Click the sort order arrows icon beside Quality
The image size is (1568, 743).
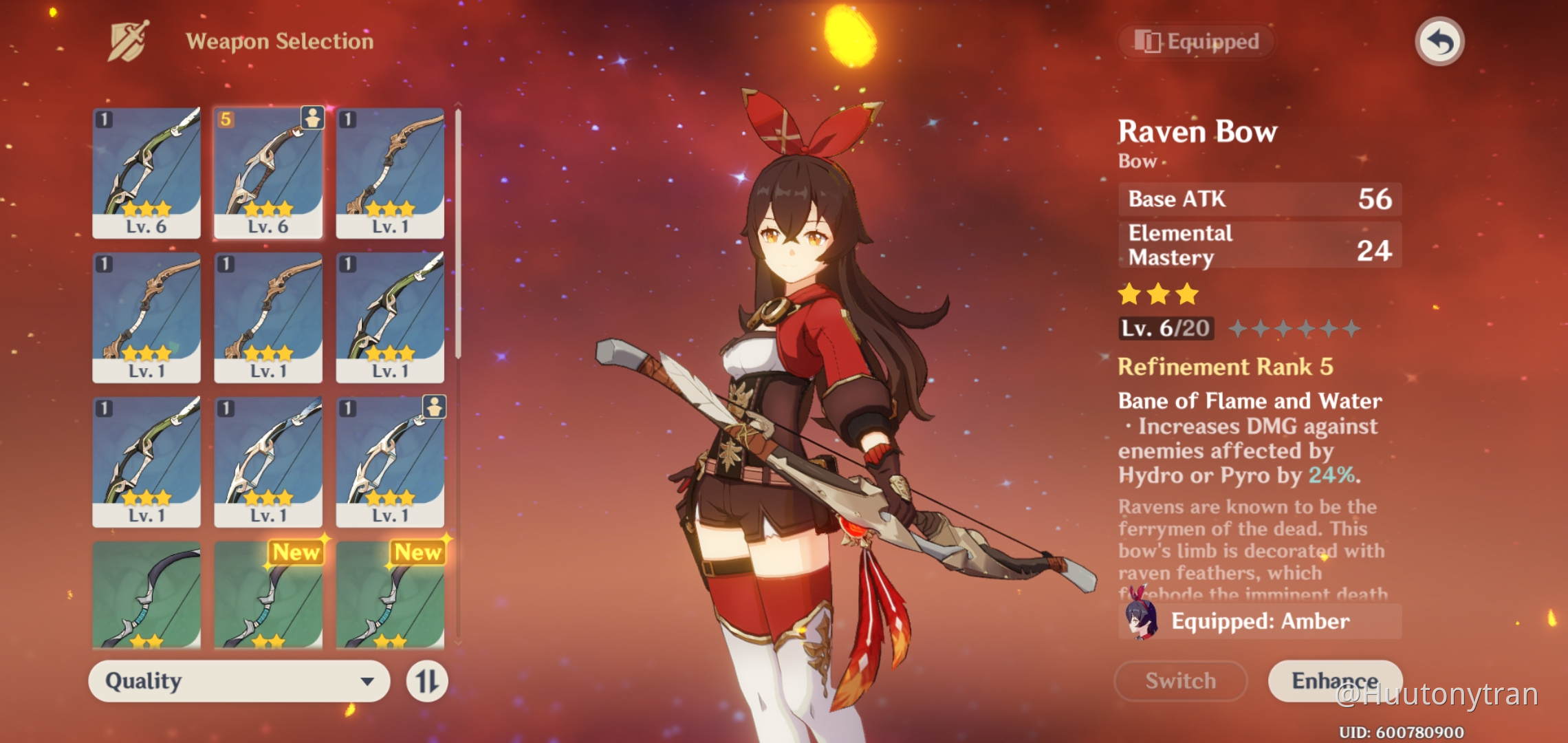428,682
